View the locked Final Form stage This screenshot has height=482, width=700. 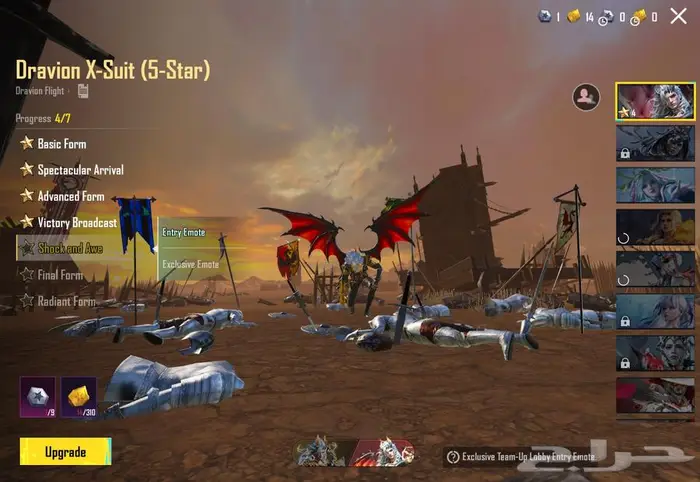point(60,275)
